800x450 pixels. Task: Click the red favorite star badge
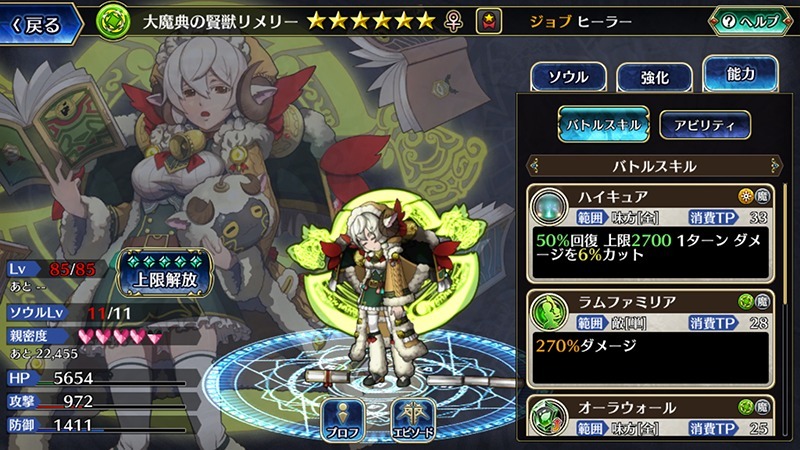tap(489, 21)
